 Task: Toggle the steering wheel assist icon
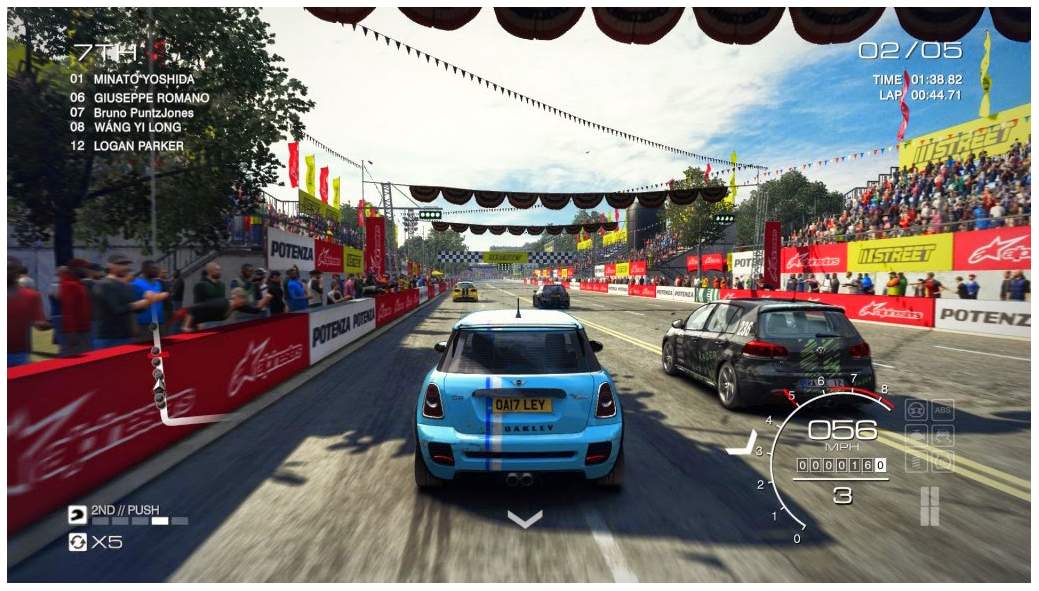(x=916, y=410)
